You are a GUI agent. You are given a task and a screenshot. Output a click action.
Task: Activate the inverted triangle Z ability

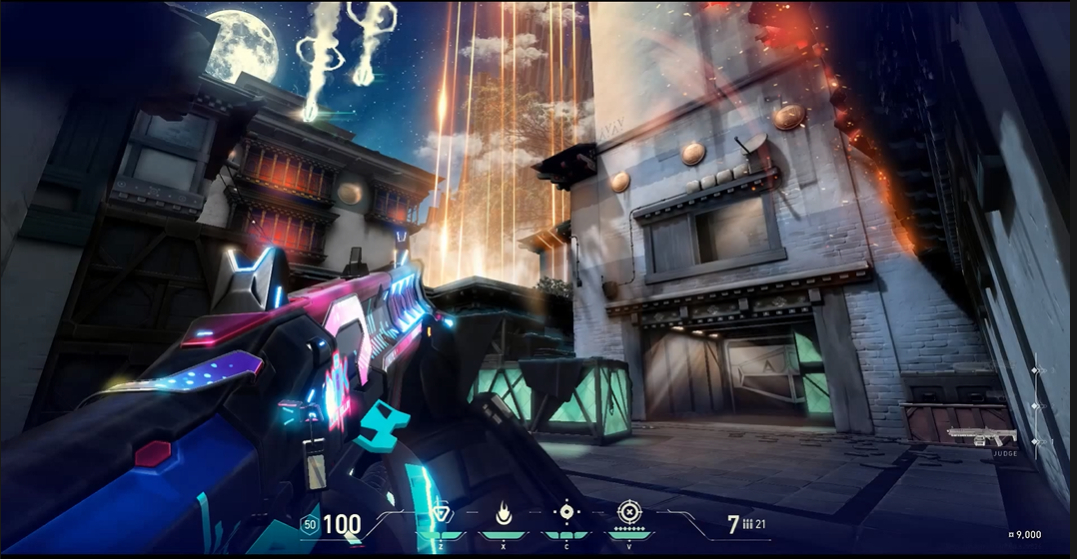click(440, 515)
